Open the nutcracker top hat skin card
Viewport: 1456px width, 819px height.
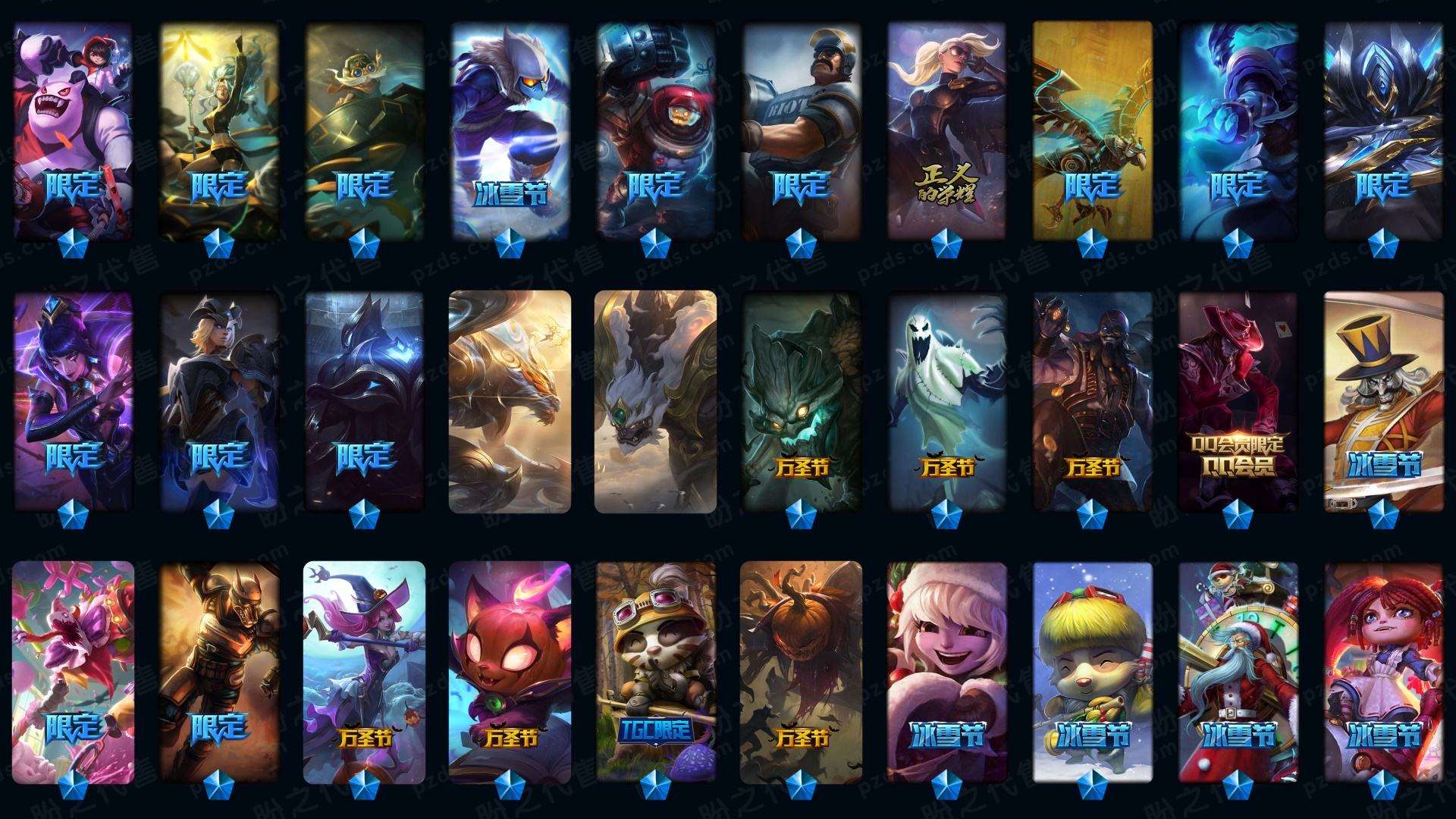pyautogui.click(x=1383, y=400)
